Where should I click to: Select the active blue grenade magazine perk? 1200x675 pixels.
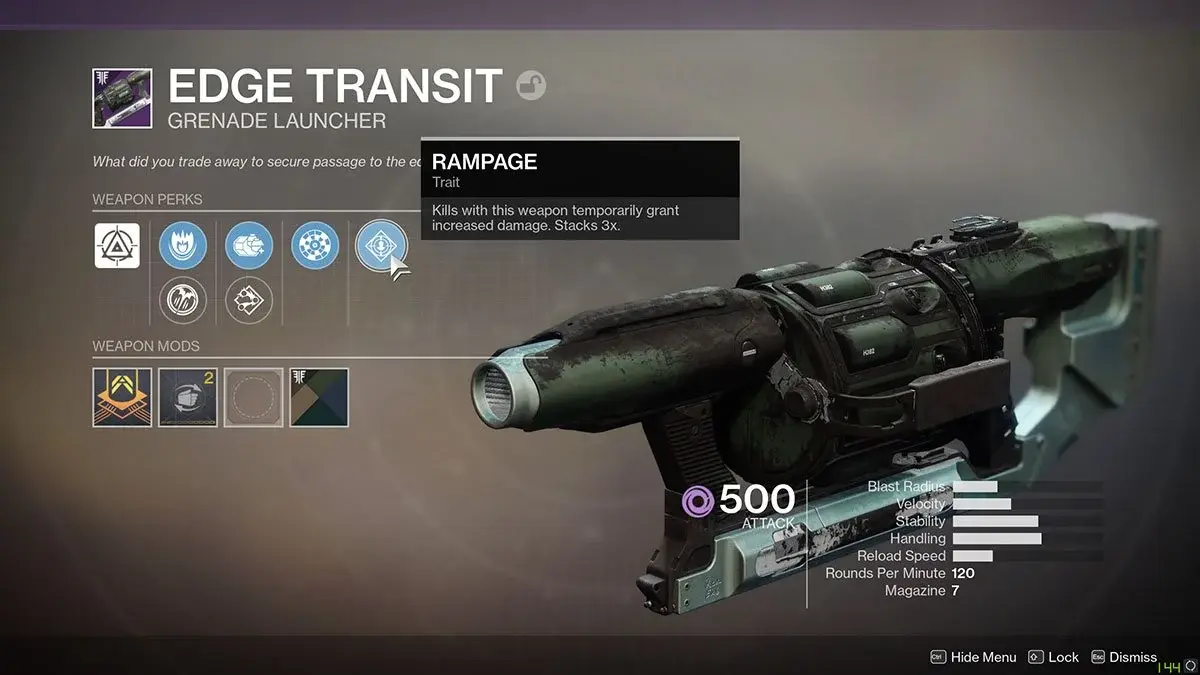(x=249, y=246)
